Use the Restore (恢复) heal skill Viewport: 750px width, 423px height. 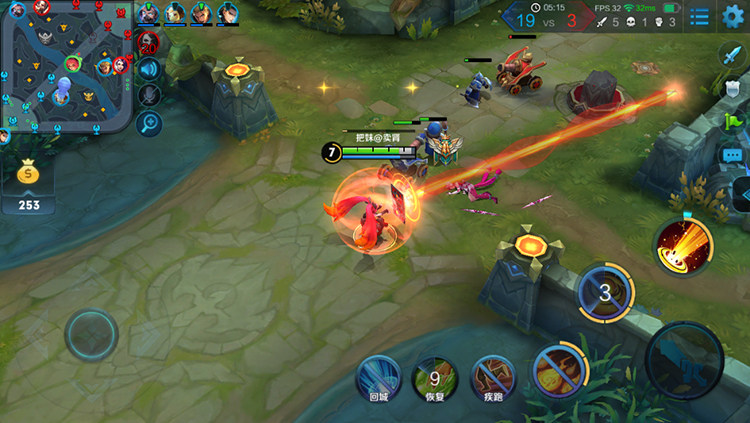click(x=435, y=378)
